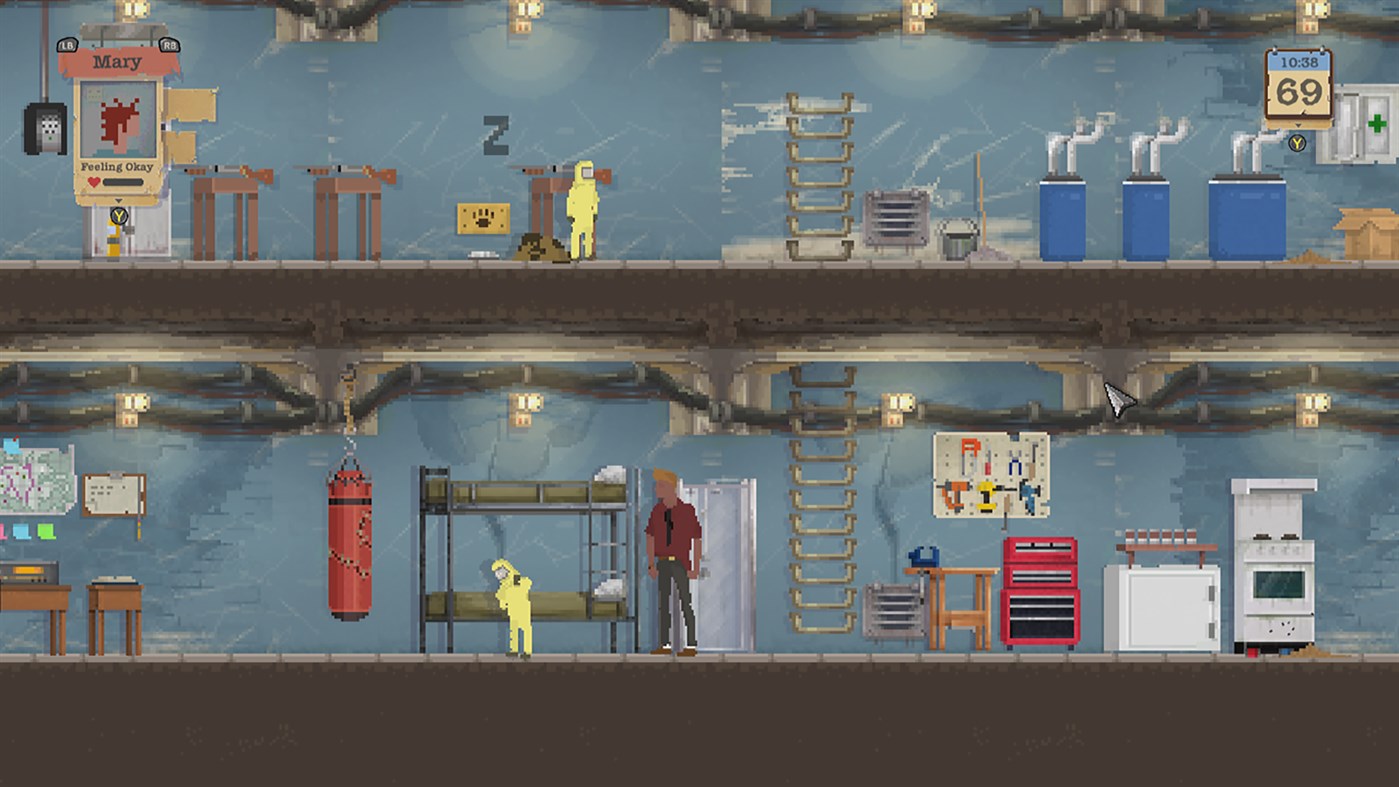
Task: Click the green cross on the medicine cabinet
Action: click(1378, 122)
